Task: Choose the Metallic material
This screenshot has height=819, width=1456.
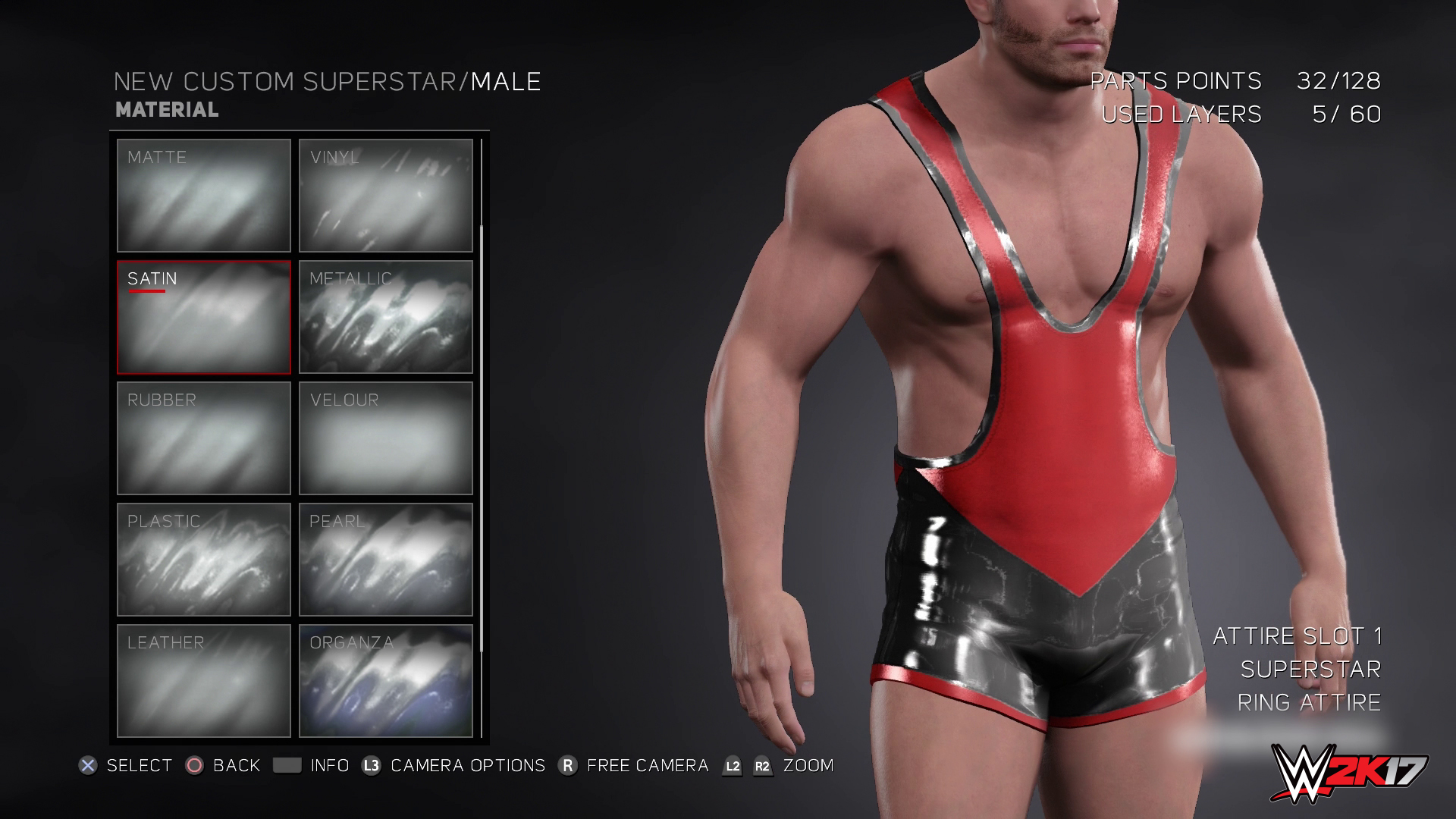Action: (385, 317)
